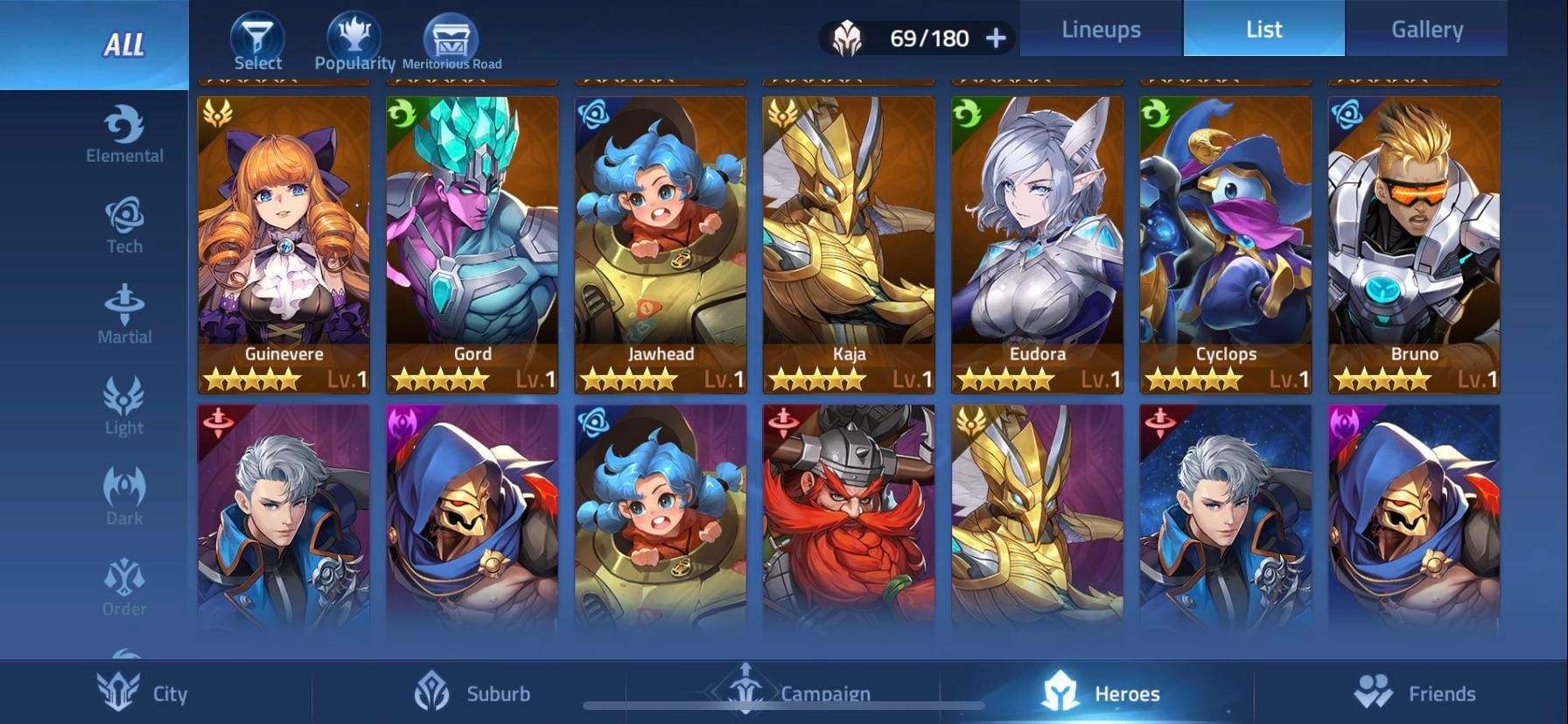Filter heroes by Order faction
The width and height of the screenshot is (1568, 724).
click(124, 587)
